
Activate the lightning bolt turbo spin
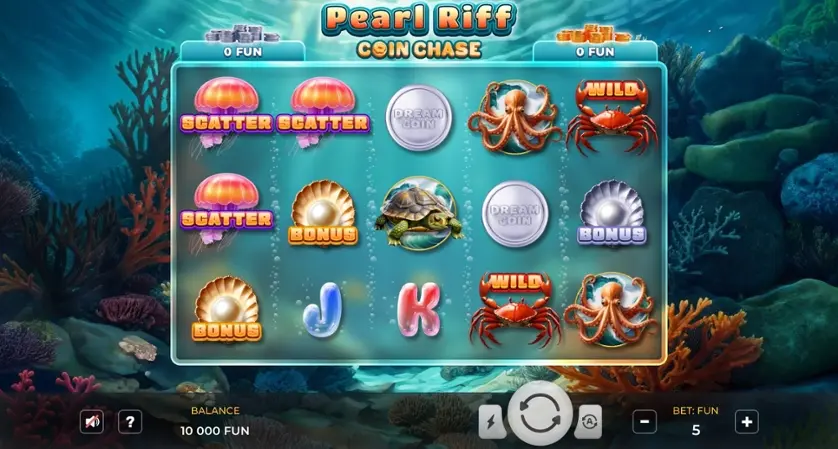tap(492, 421)
